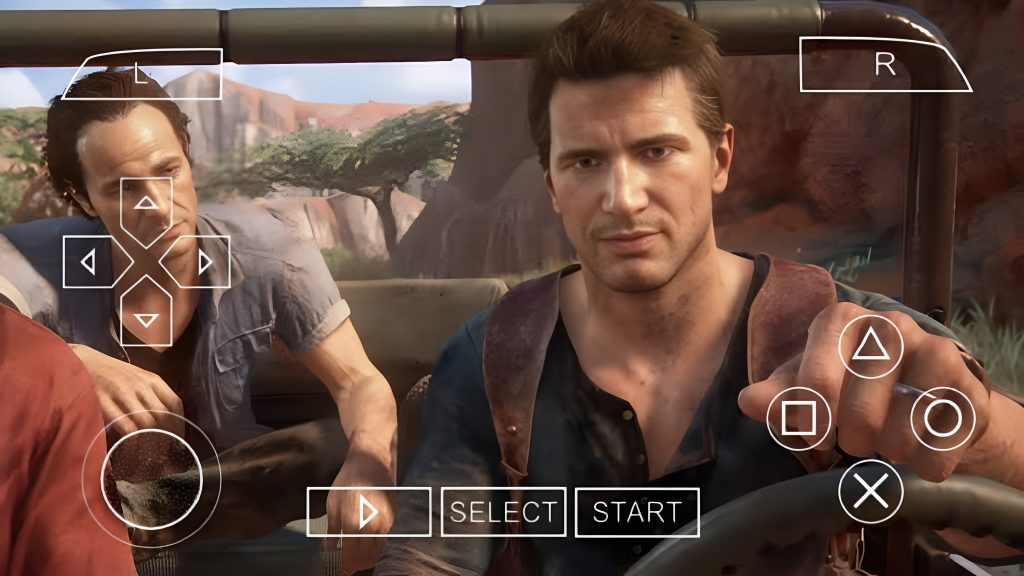This screenshot has height=576, width=1024.
Task: Click the SELECT button
Action: pos(503,512)
